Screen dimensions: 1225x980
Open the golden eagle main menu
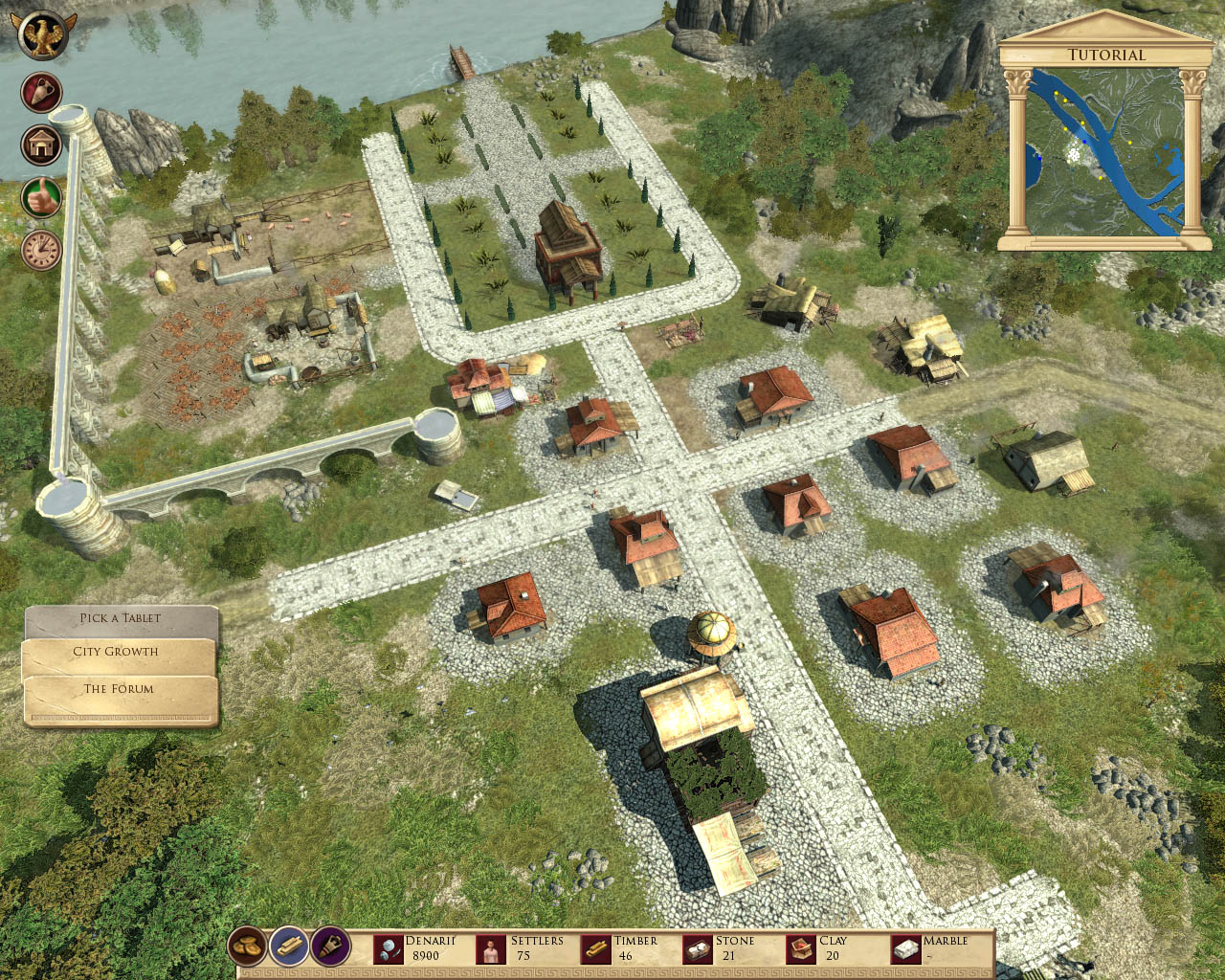click(x=41, y=34)
